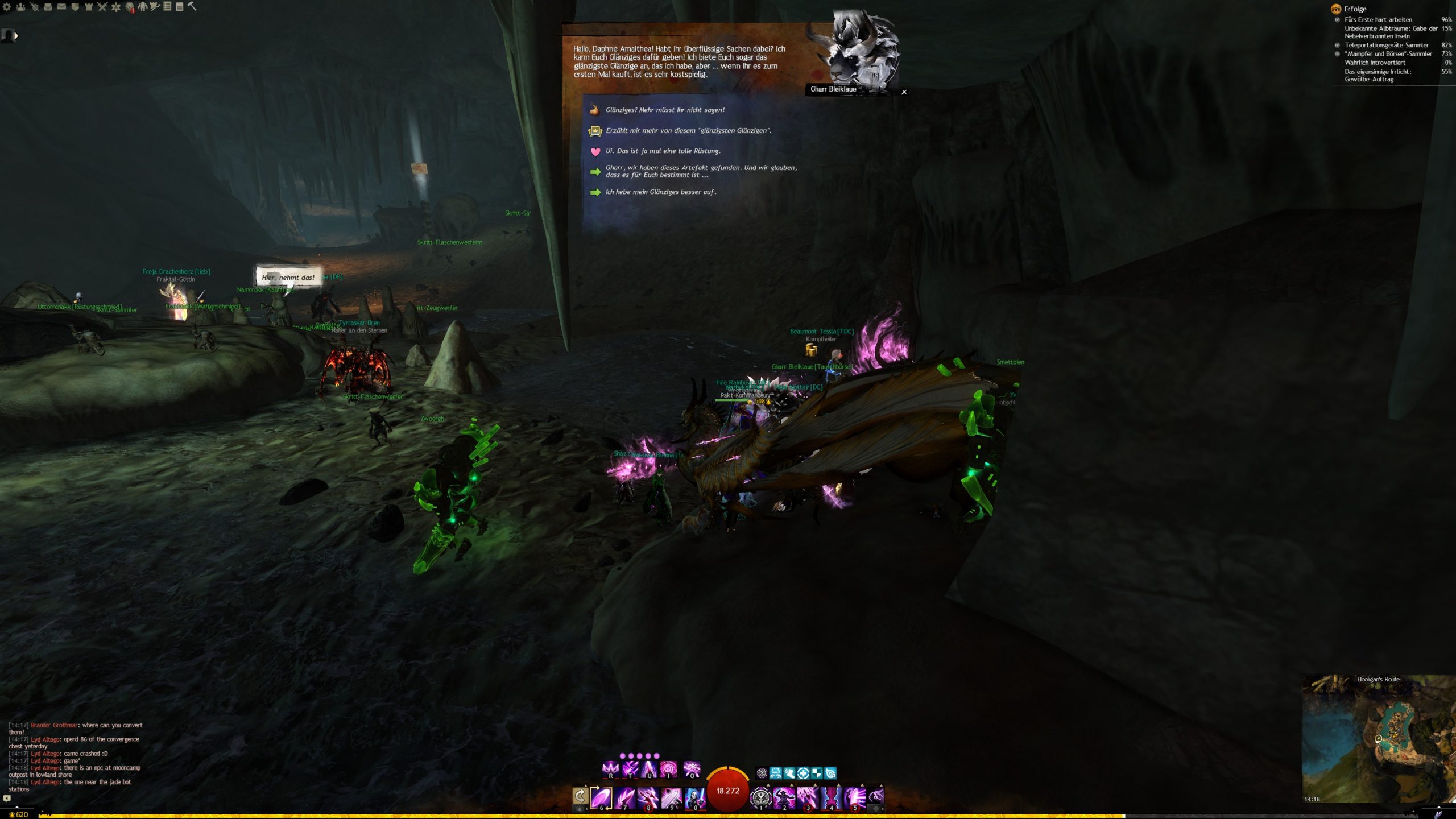Click the minimap
The width and height of the screenshot is (1456, 819).
tap(1378, 739)
